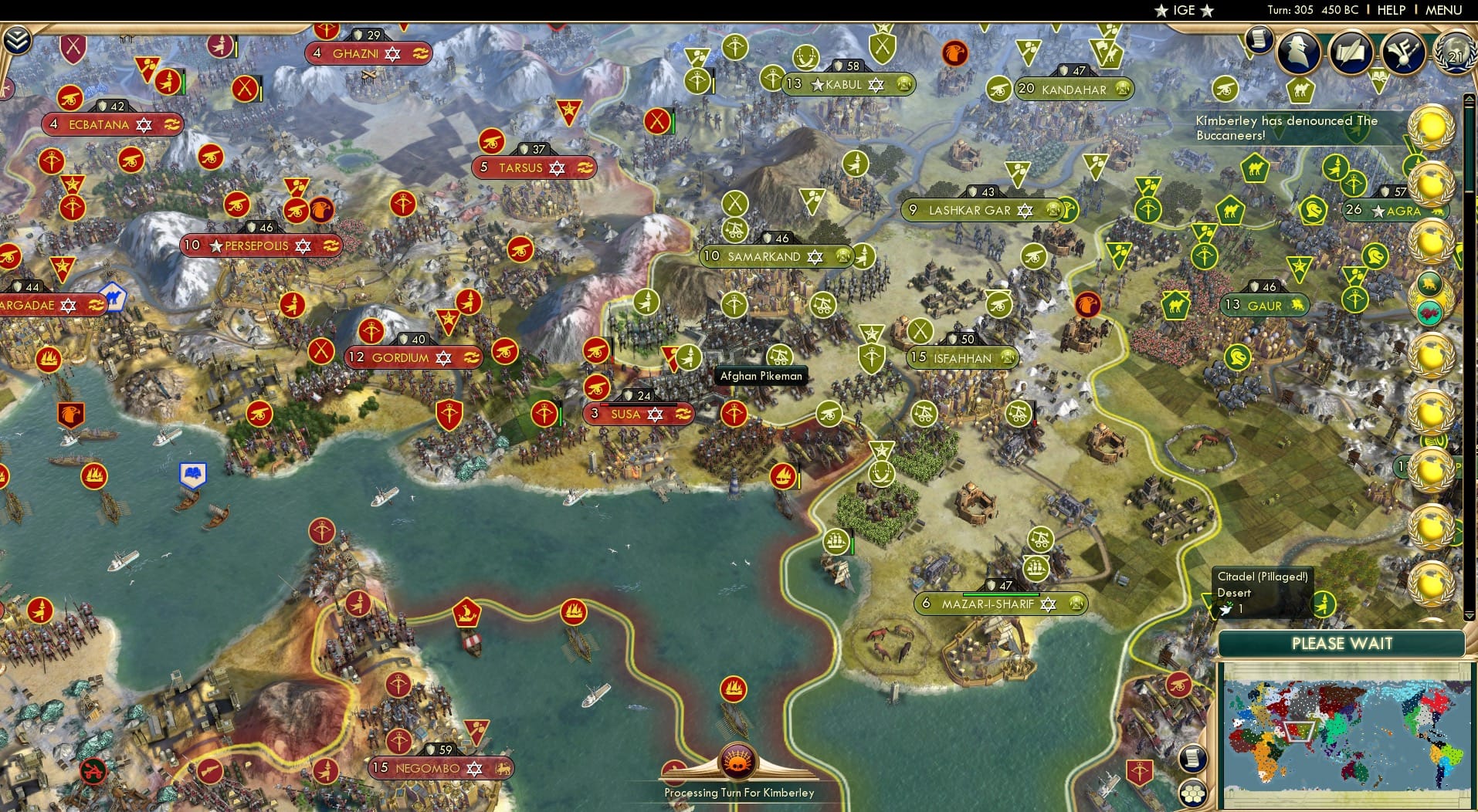1478x812 pixels.
Task: Open the Culture overview flag icon
Action: (x=1402, y=52)
